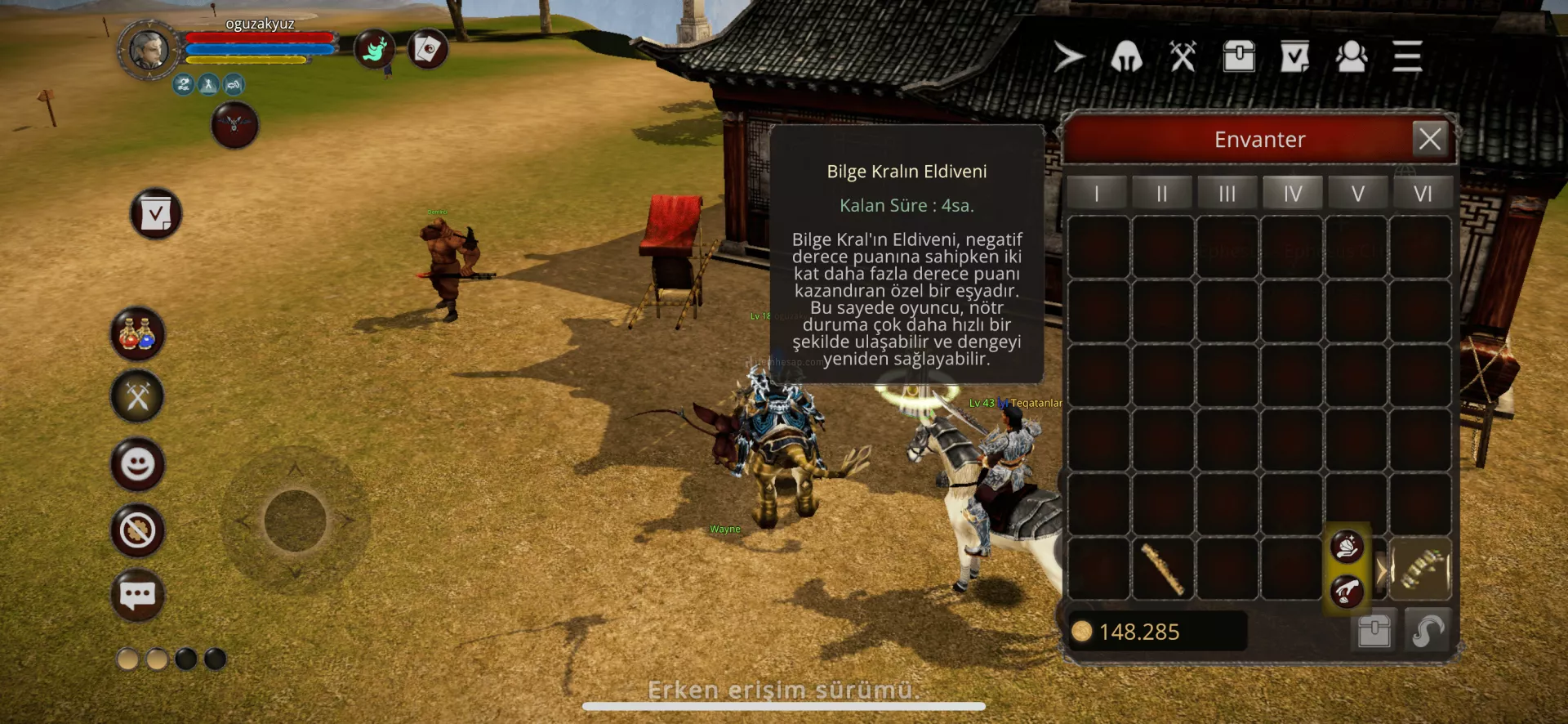
Task: Select inventory page VI tab
Action: tap(1423, 194)
